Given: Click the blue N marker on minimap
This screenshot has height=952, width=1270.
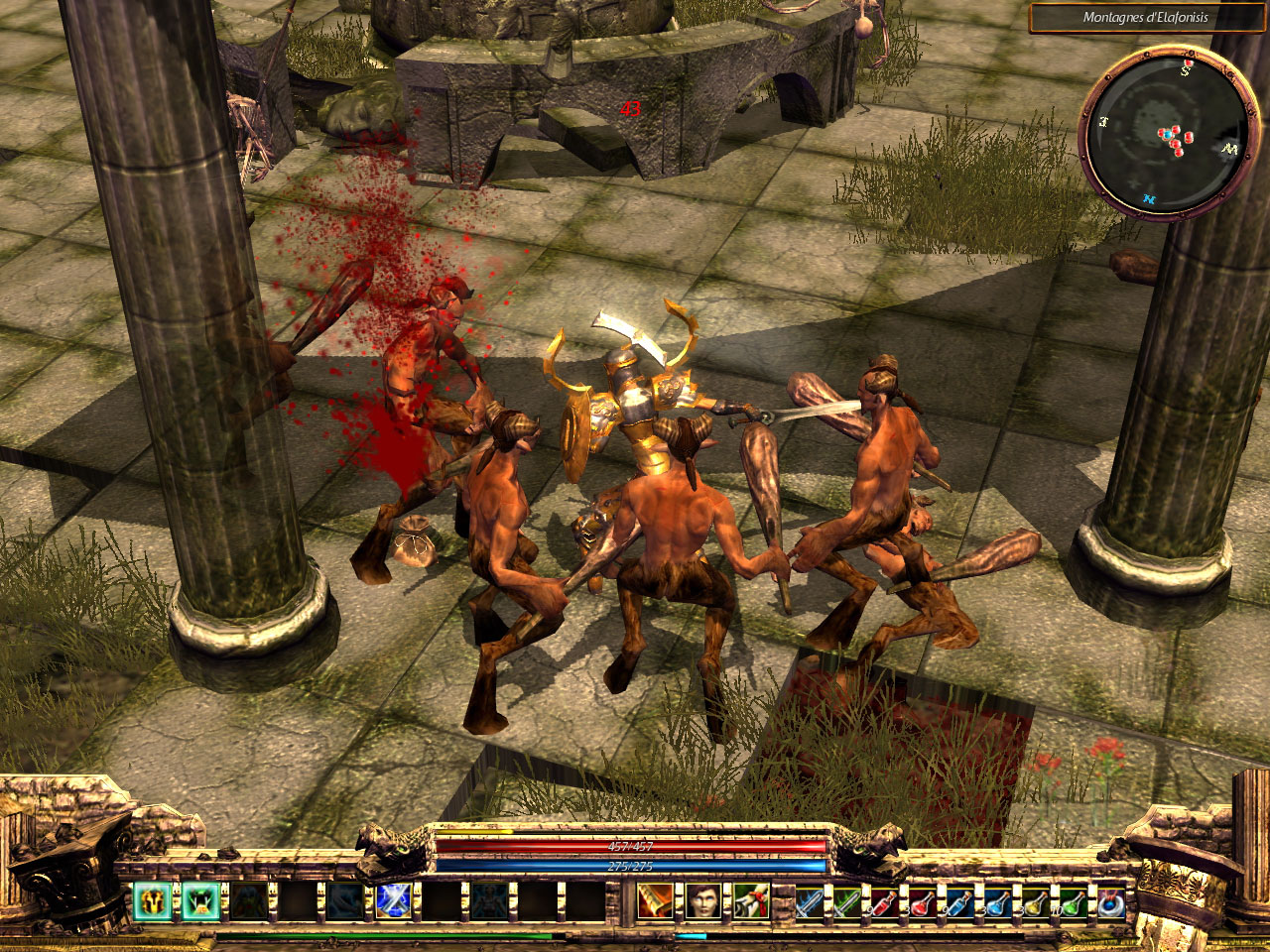Looking at the screenshot, I should [x=1148, y=198].
